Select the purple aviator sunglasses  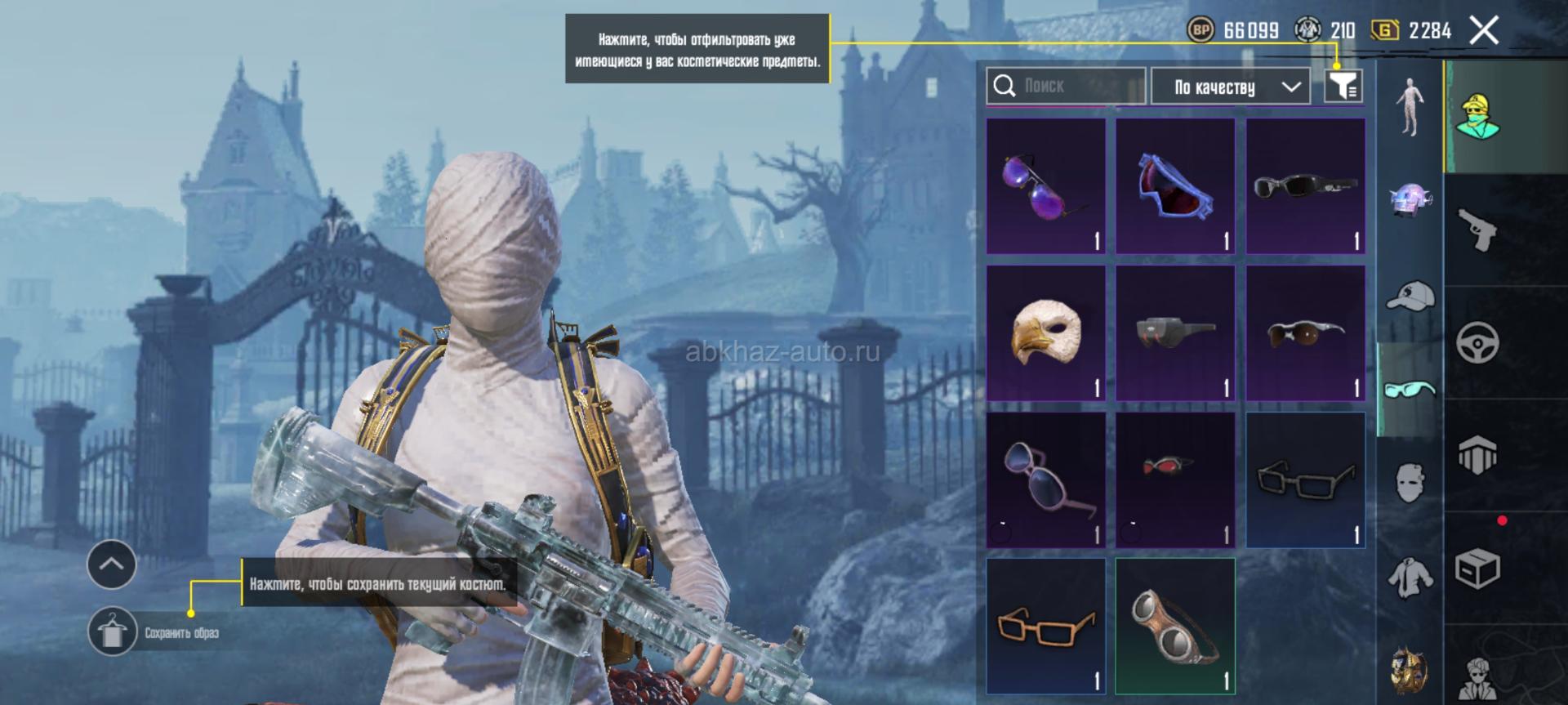point(1045,186)
